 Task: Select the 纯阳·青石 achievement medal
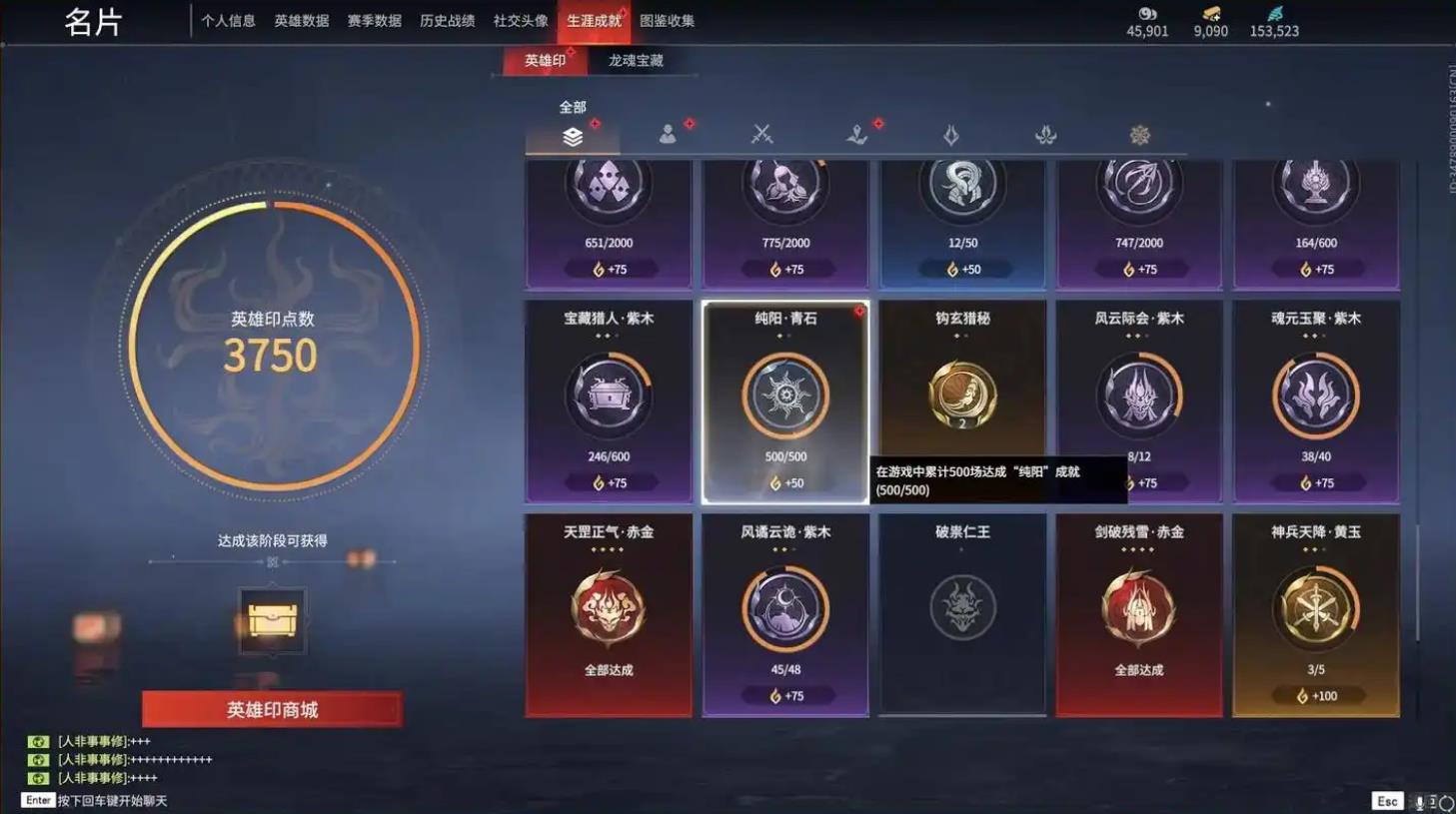(784, 395)
